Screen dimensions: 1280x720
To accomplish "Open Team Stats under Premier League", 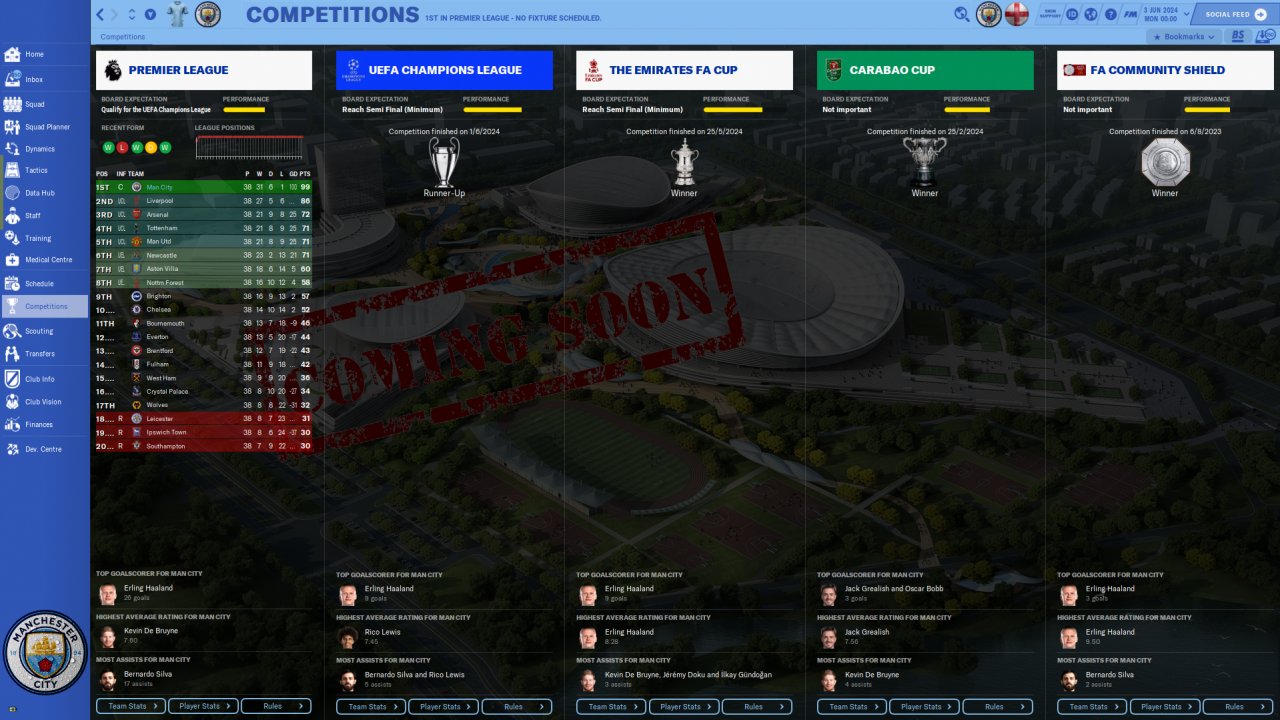I will click(x=130, y=706).
